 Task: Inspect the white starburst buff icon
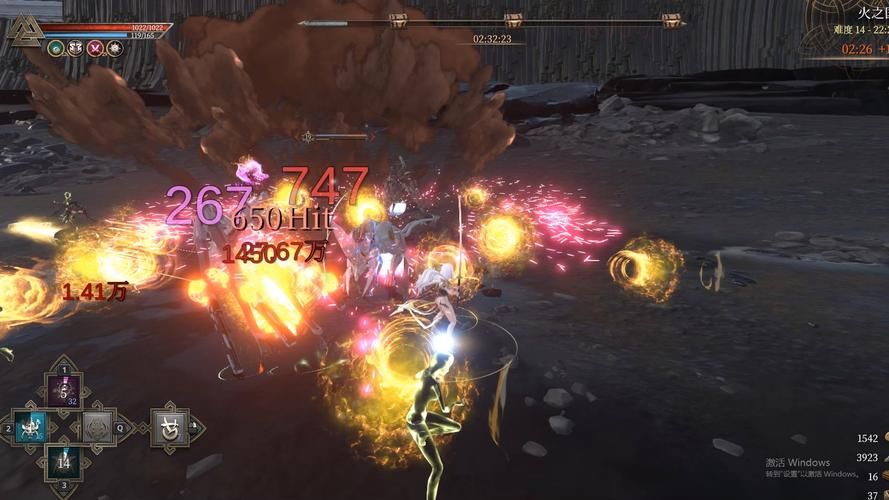[x=114, y=47]
